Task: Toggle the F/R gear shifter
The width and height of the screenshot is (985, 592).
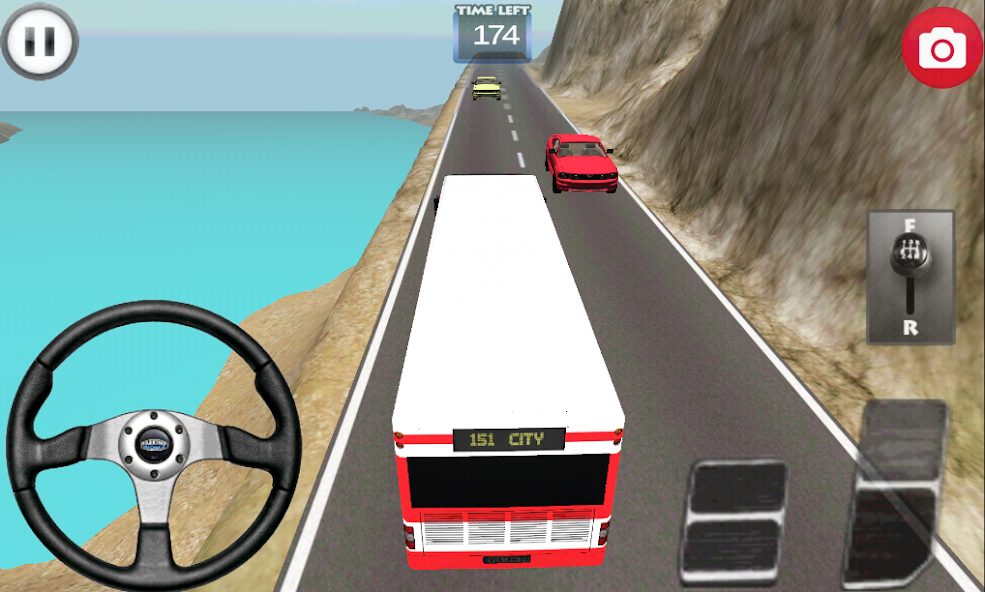Action: tap(910, 277)
